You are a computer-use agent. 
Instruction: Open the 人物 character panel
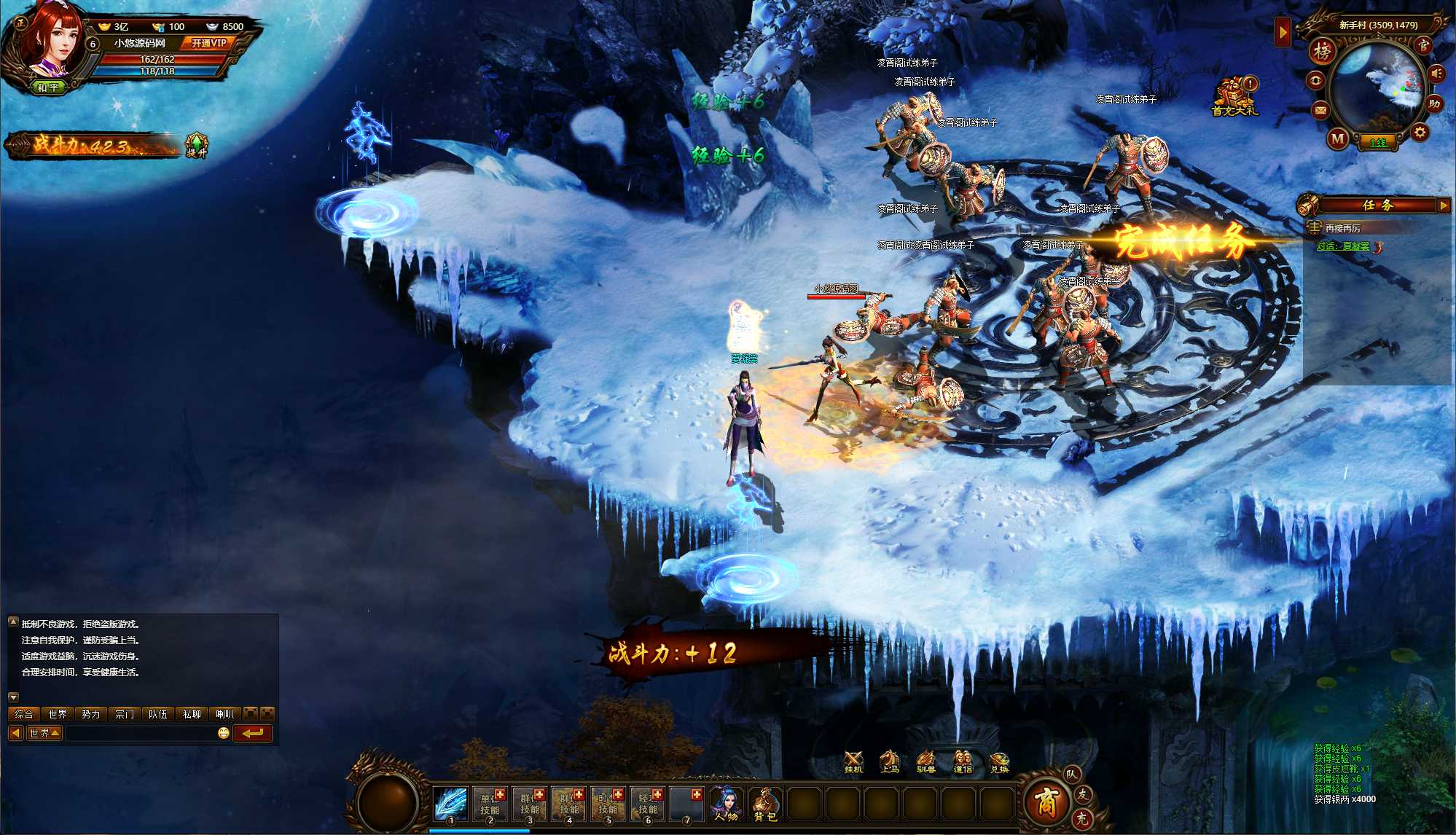click(x=726, y=803)
